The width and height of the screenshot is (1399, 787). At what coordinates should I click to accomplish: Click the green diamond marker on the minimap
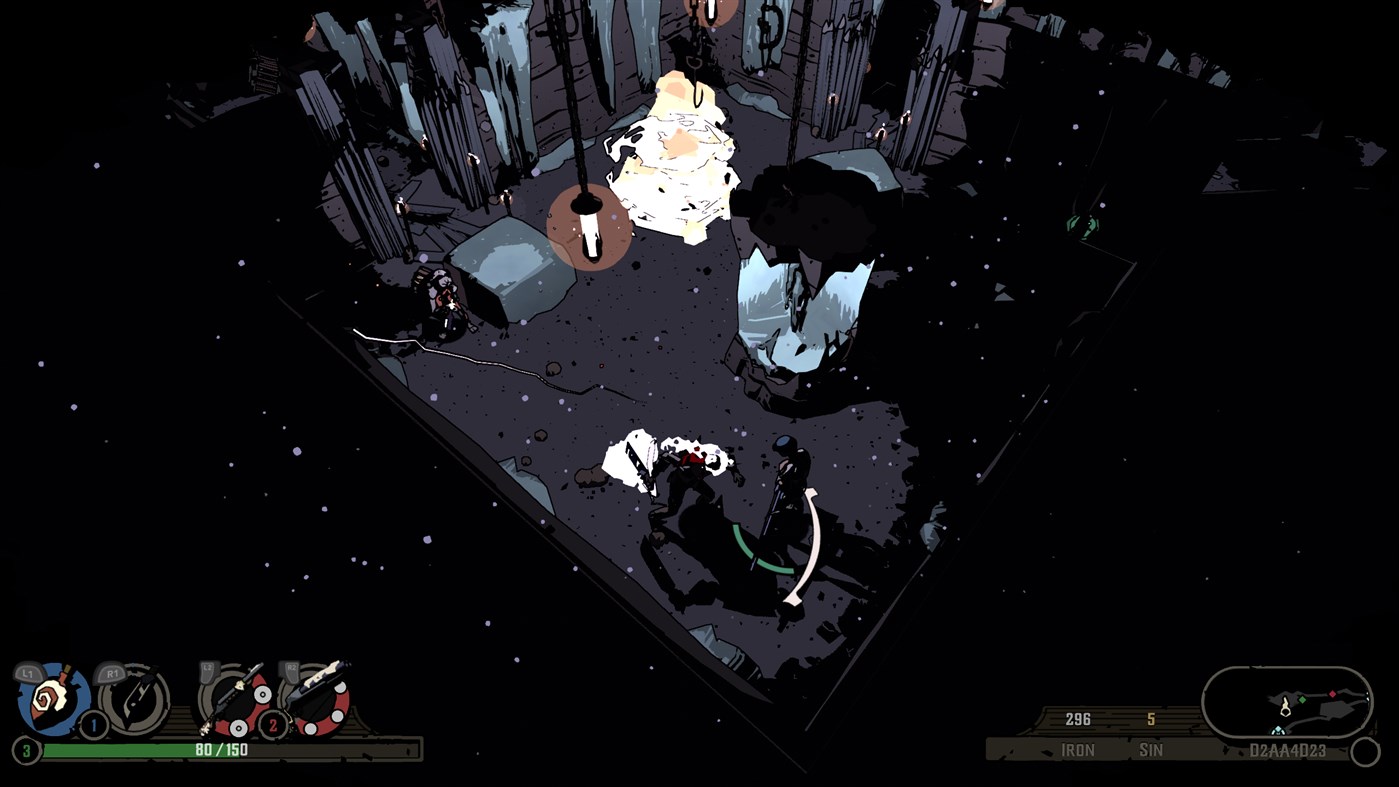(x=1302, y=699)
